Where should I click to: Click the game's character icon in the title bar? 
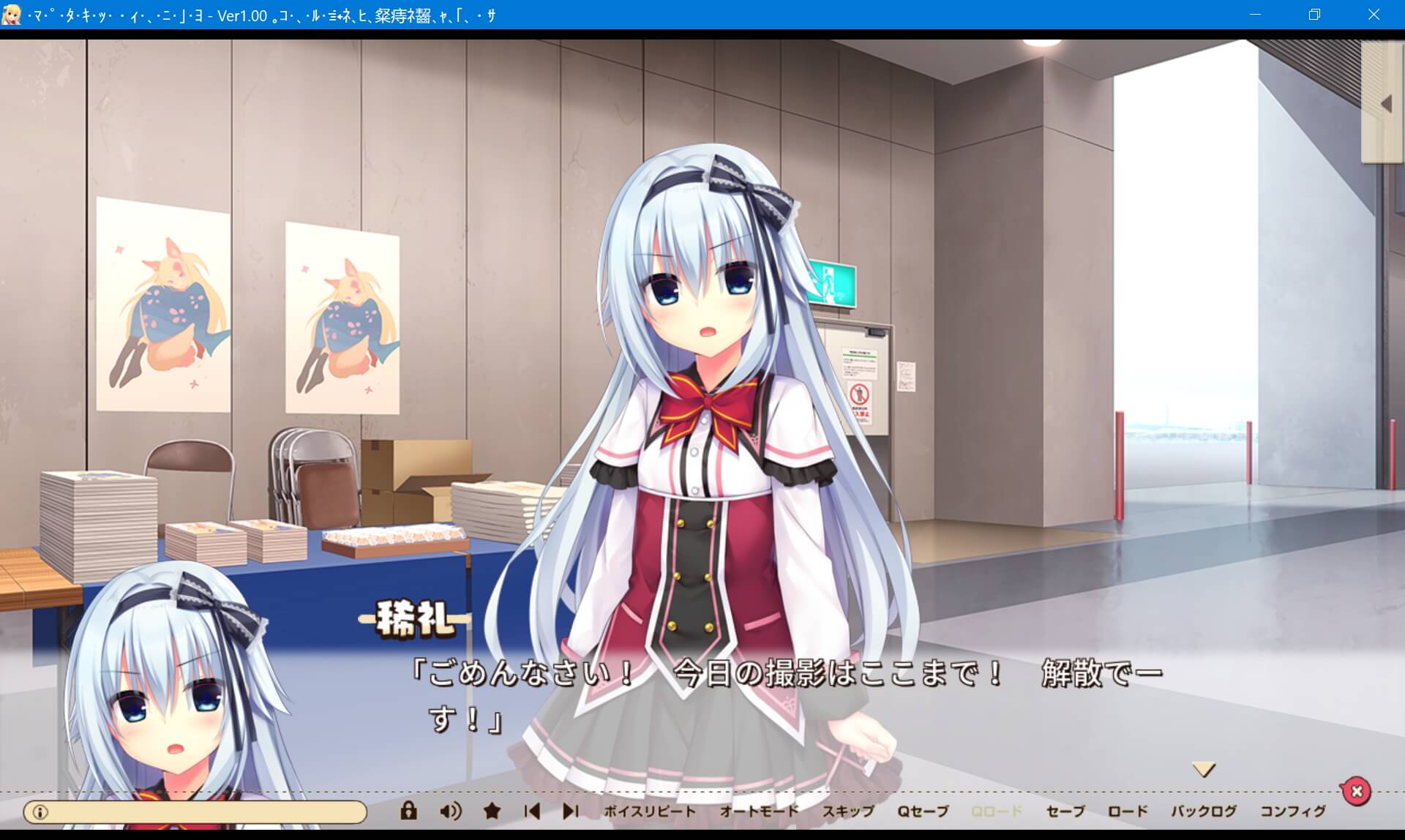pyautogui.click(x=12, y=15)
